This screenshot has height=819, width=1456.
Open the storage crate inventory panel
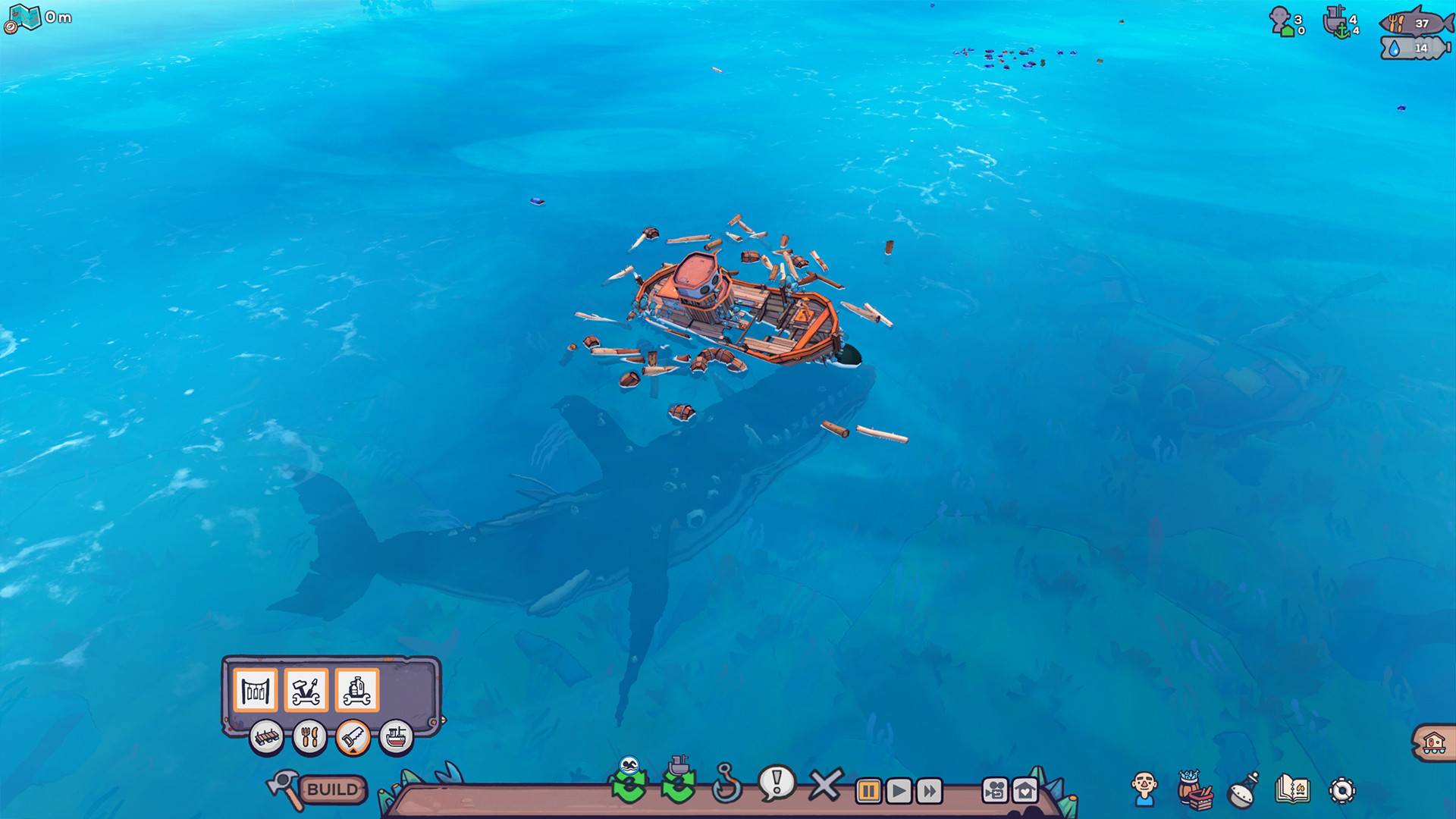point(1191,789)
